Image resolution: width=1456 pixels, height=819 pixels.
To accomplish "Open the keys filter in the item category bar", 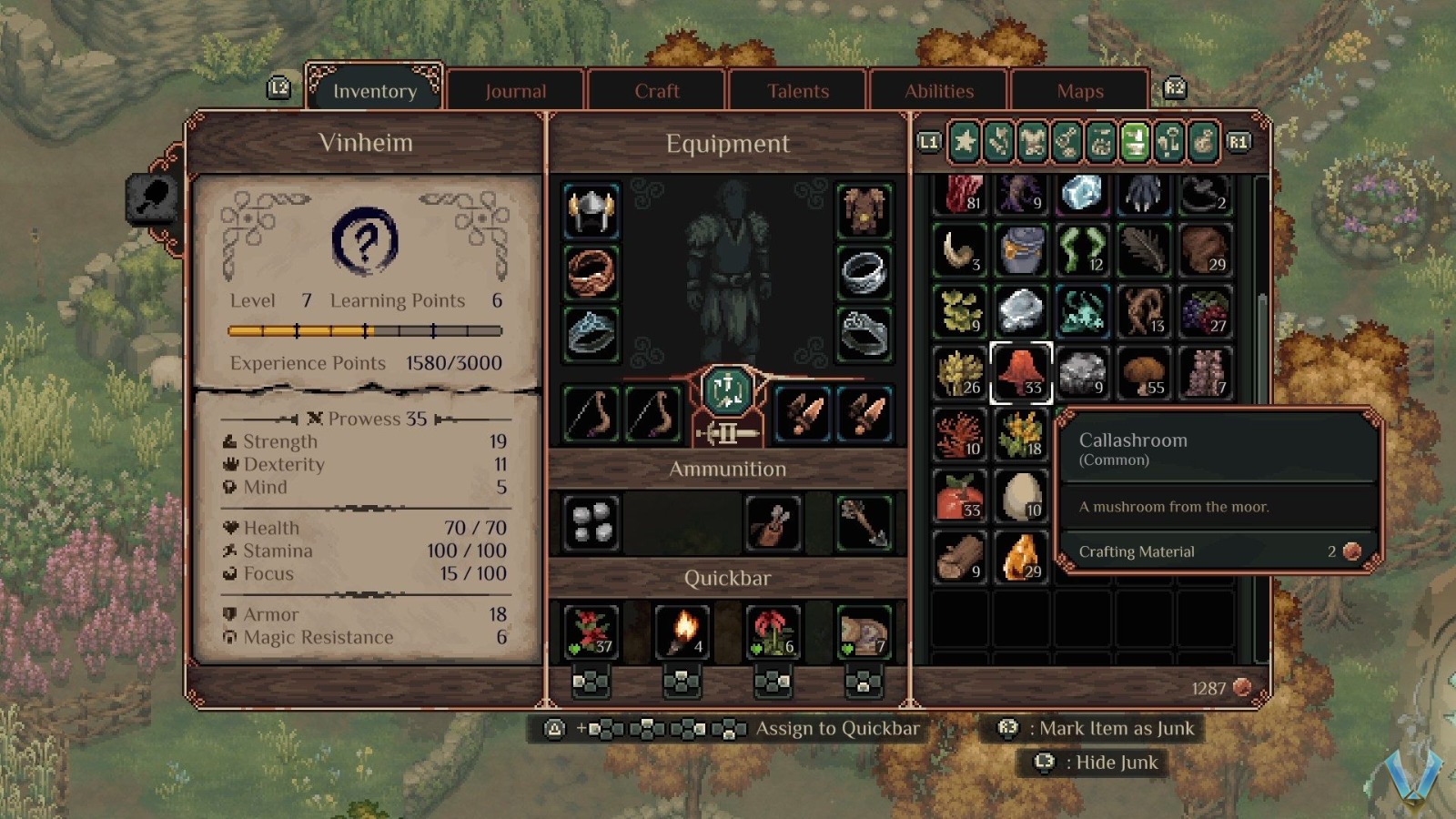I will (1169, 143).
